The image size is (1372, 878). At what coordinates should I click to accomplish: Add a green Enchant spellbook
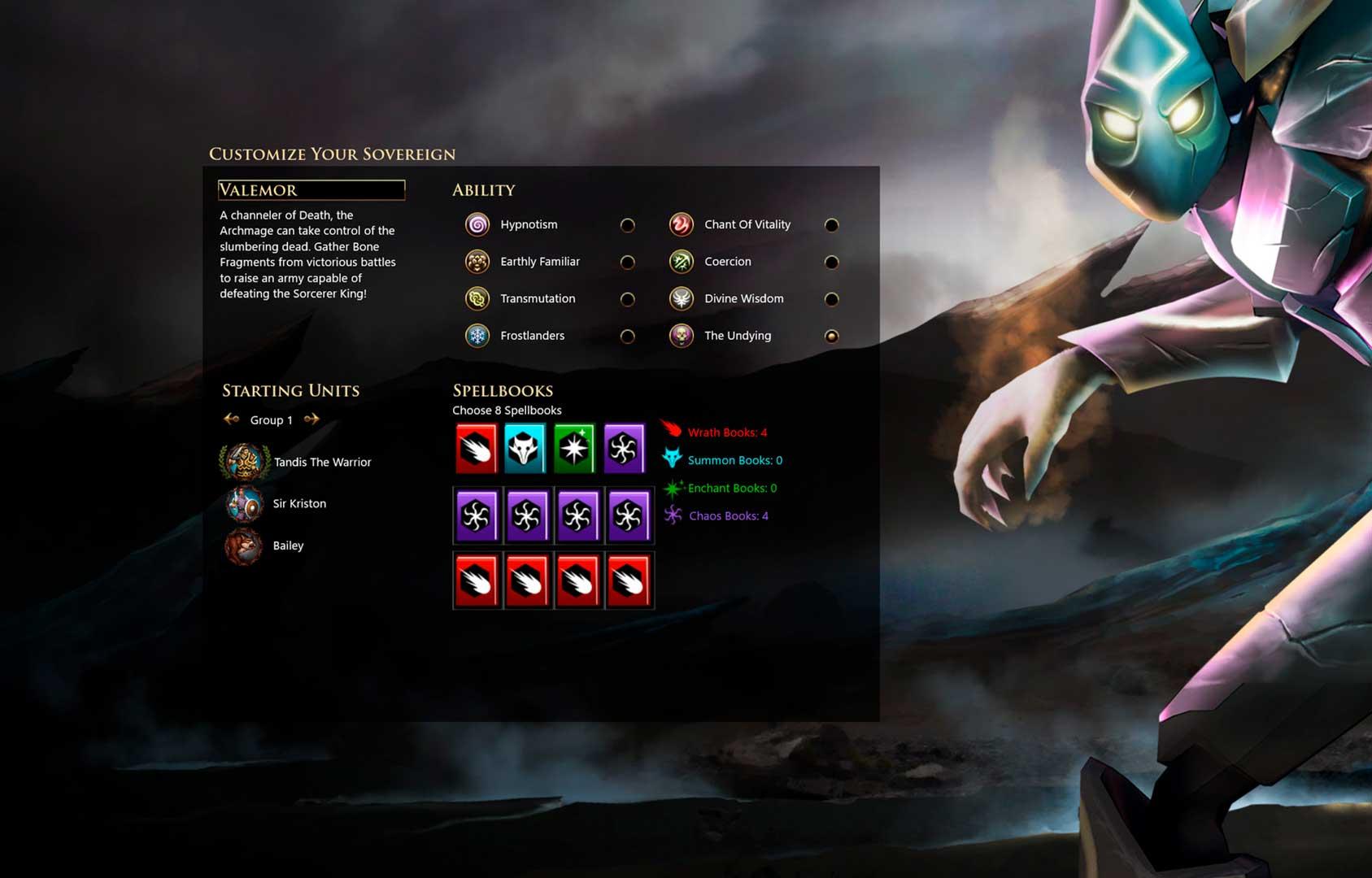coord(574,448)
